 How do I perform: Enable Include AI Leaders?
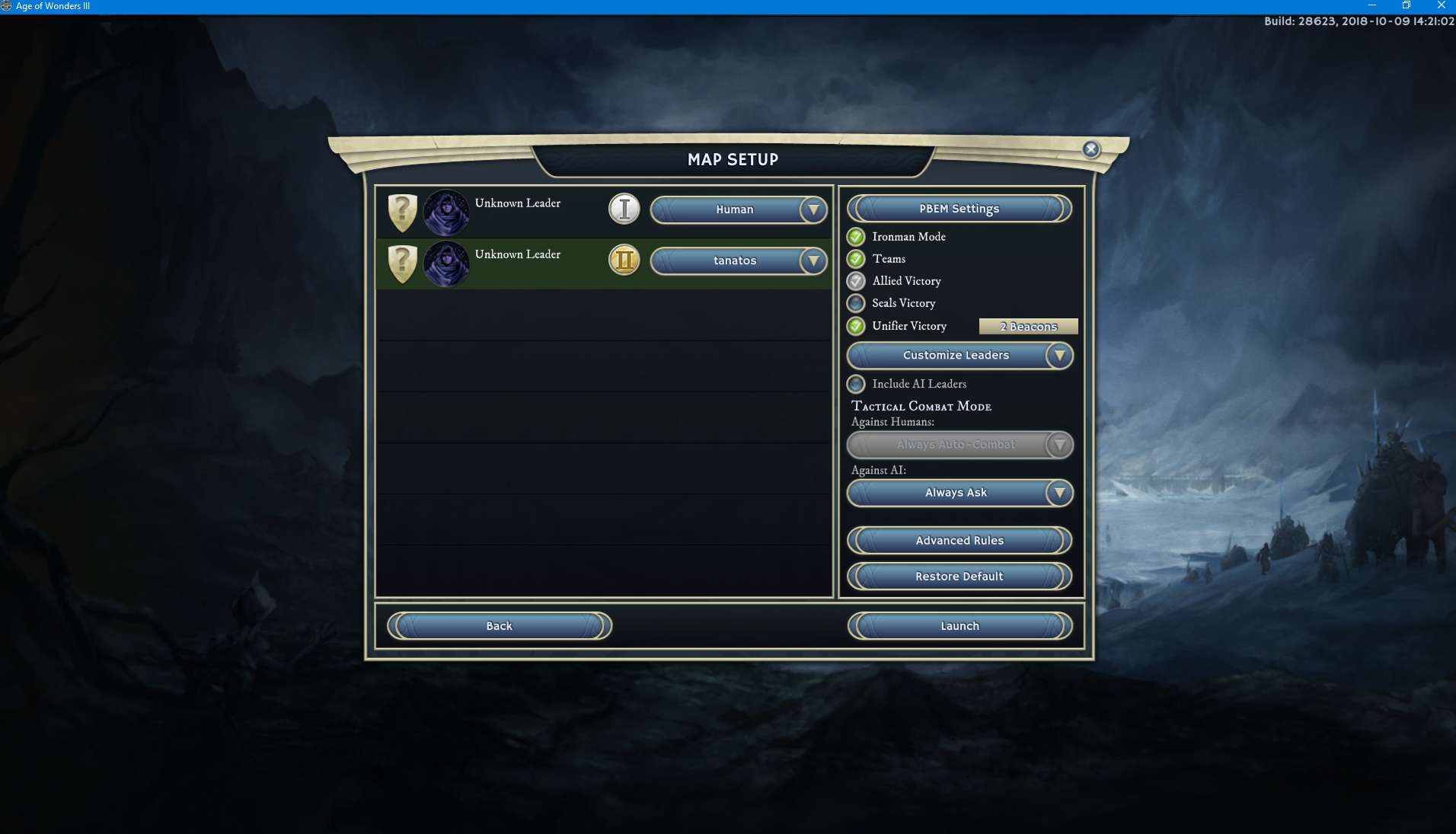point(856,384)
